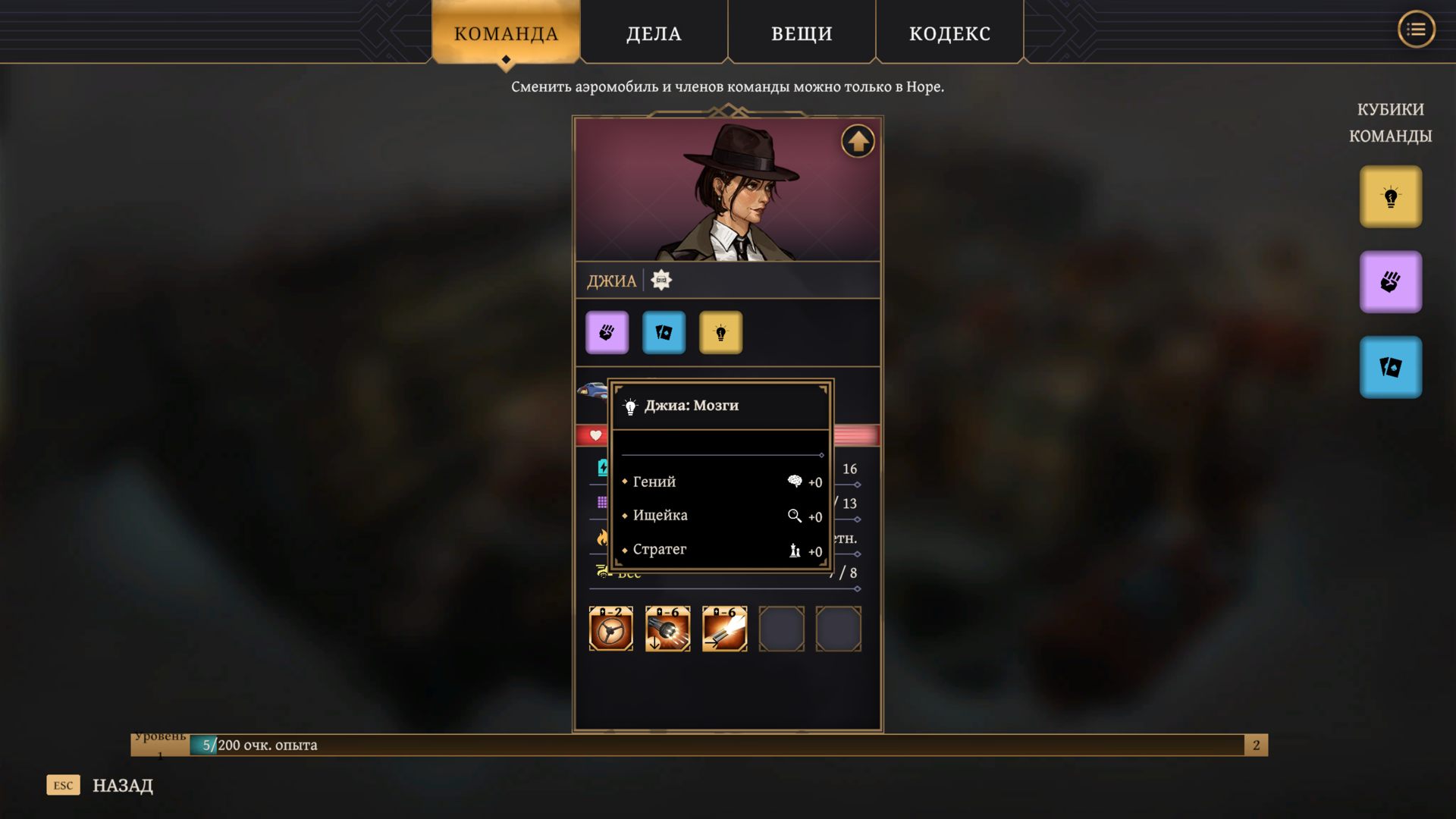Click the rocket -6 ability icon
Image resolution: width=1456 pixels, height=819 pixels.
click(x=723, y=629)
